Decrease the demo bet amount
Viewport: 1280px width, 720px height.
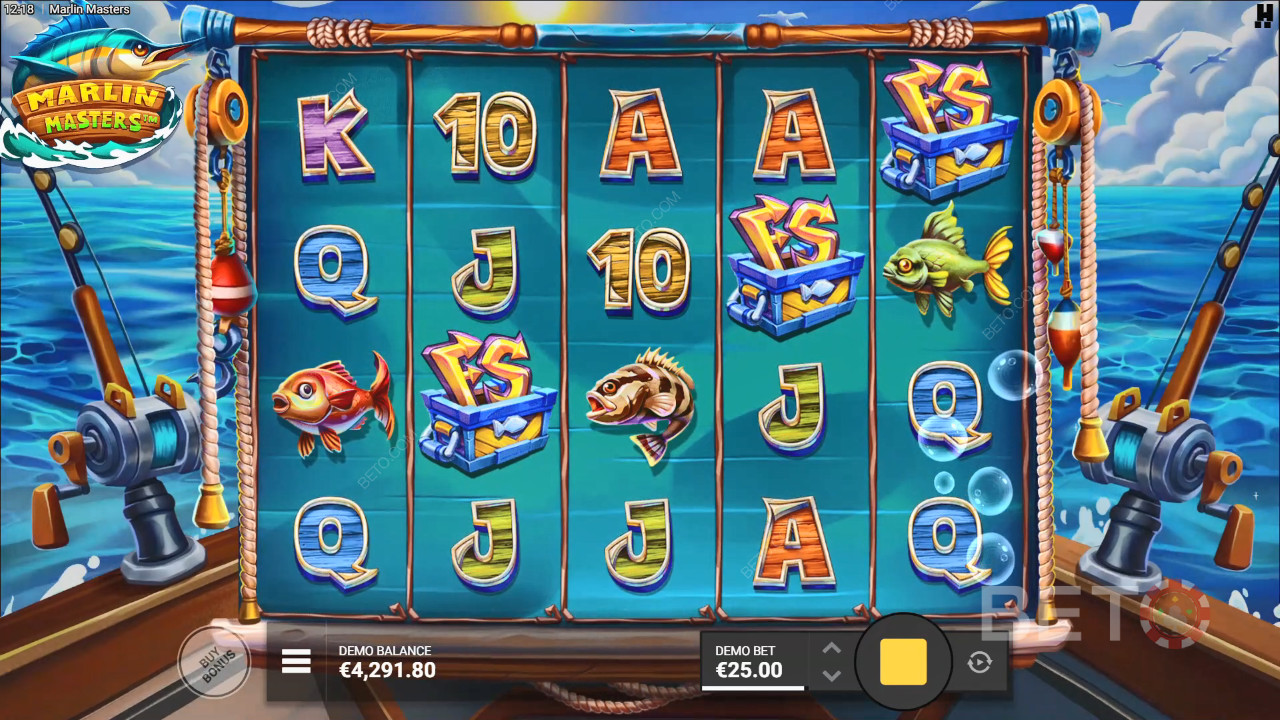point(831,676)
